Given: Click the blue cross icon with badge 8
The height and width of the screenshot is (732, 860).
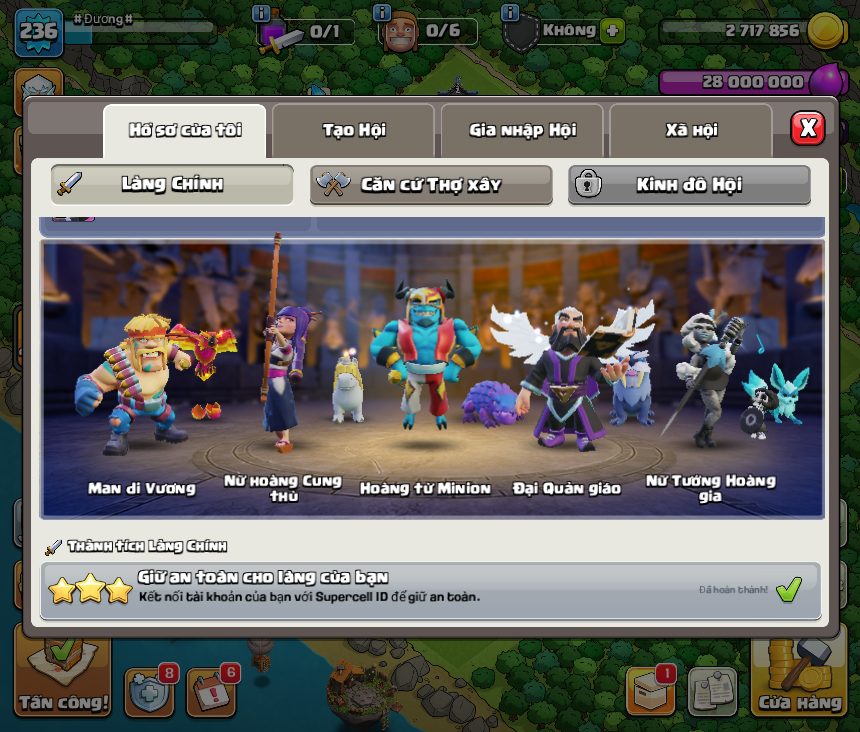Looking at the screenshot, I should pyautogui.click(x=148, y=692).
